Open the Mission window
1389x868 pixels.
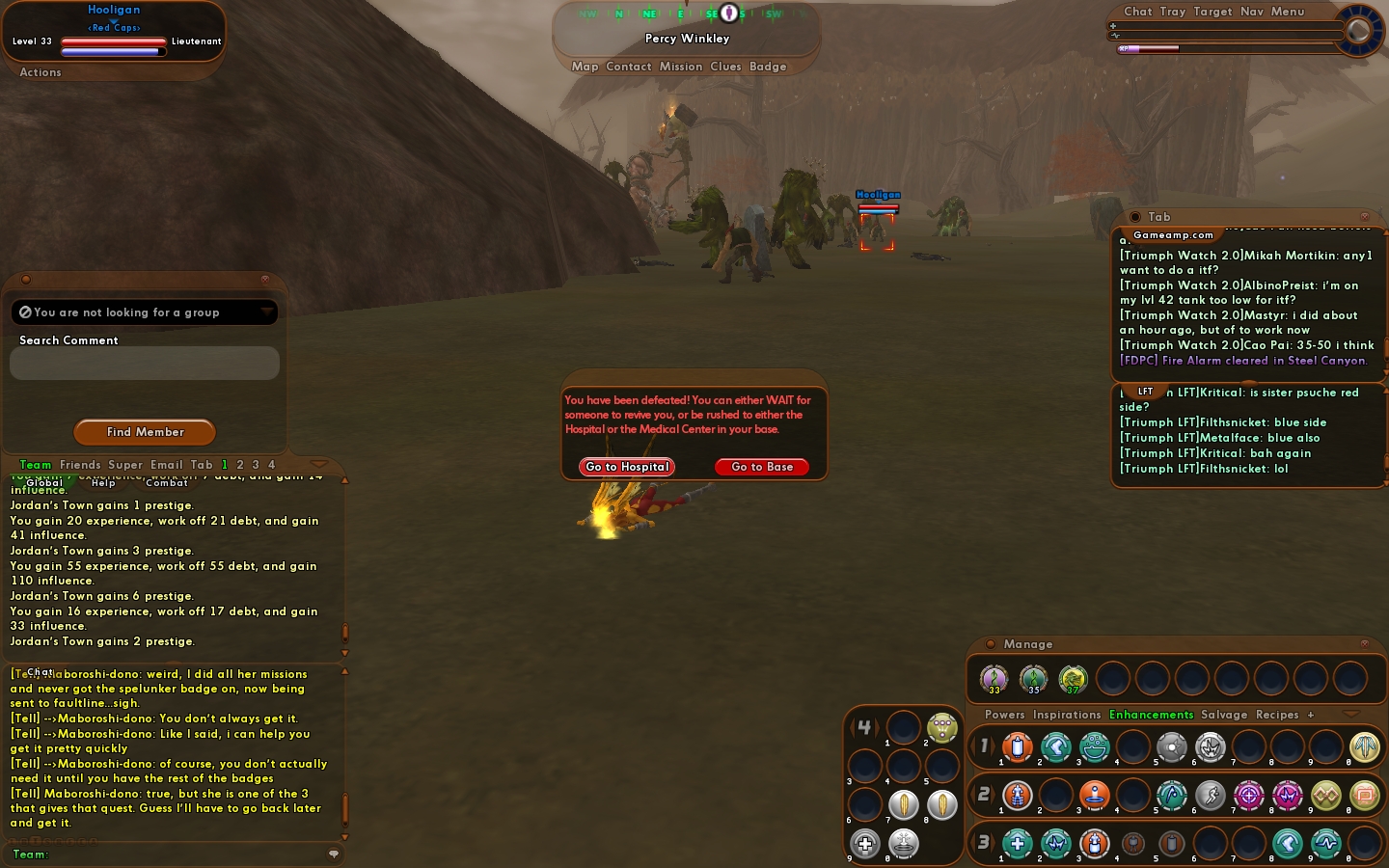click(x=681, y=67)
